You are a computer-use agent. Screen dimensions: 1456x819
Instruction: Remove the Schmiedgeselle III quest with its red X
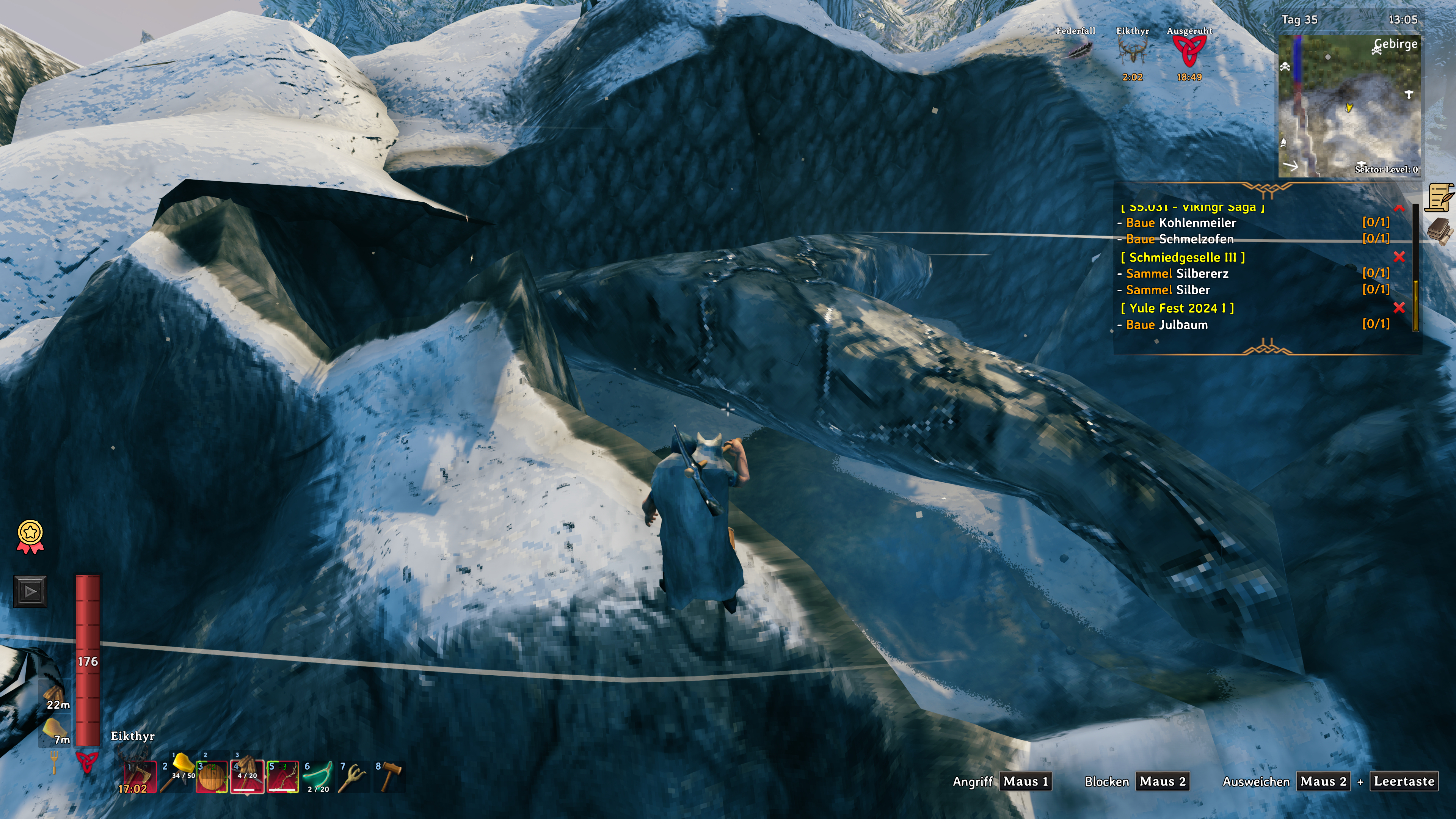tap(1399, 257)
